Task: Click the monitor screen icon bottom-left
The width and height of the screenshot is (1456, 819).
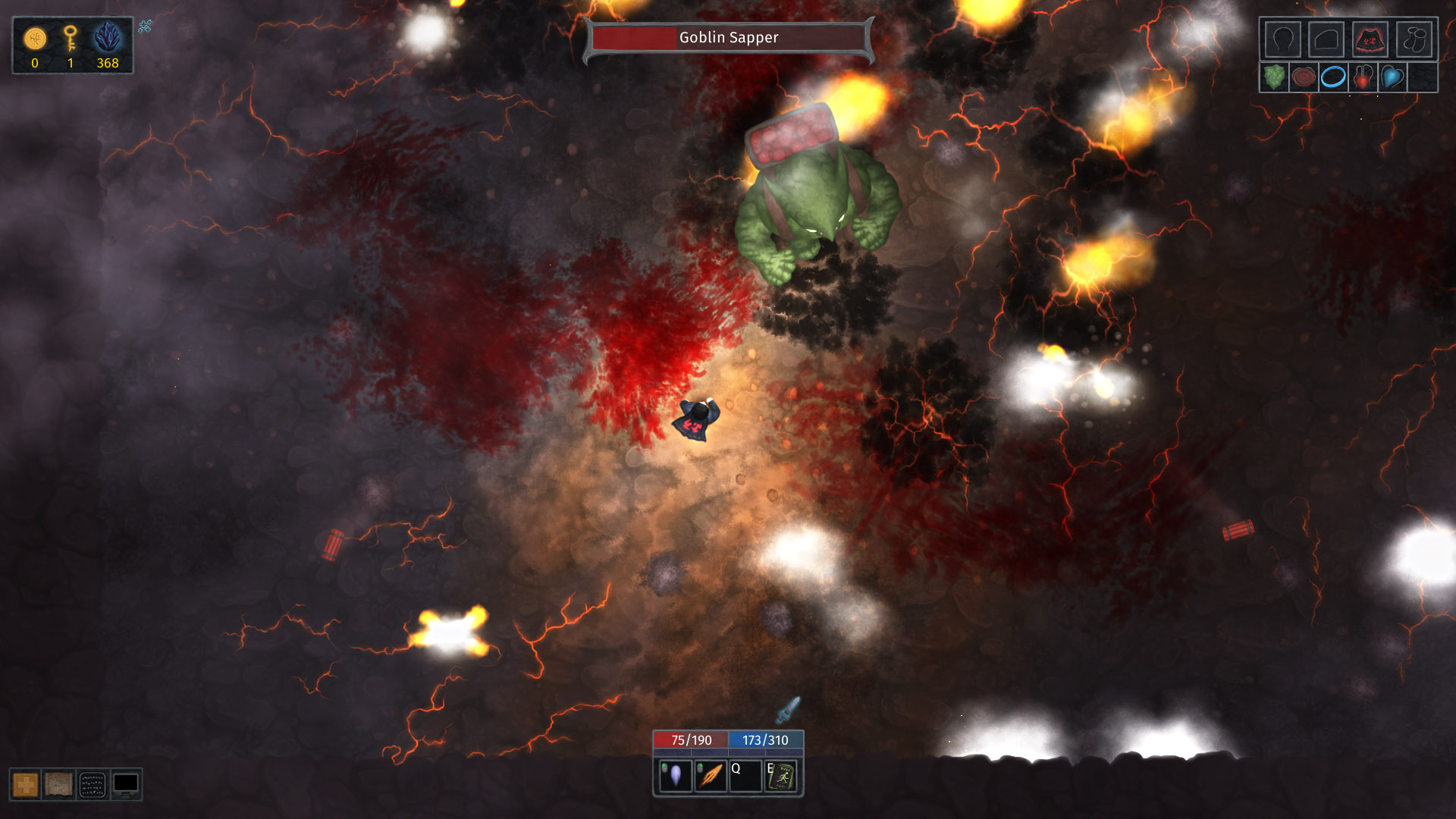Action: pyautogui.click(x=126, y=785)
